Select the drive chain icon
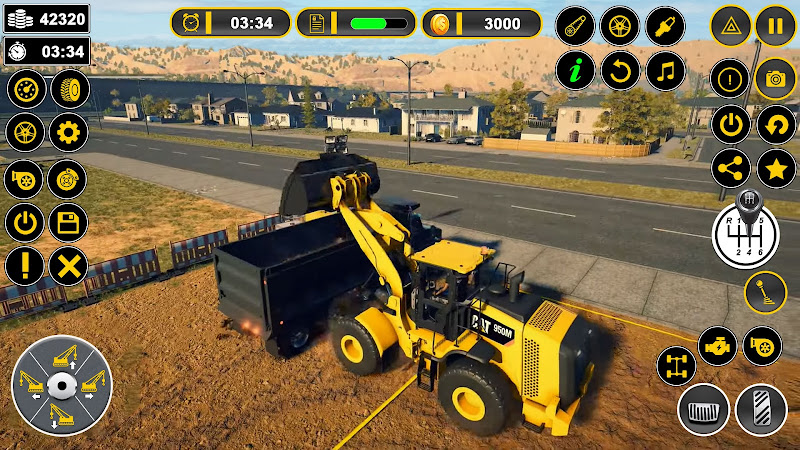Viewport: 800px width, 450px height. (575, 25)
